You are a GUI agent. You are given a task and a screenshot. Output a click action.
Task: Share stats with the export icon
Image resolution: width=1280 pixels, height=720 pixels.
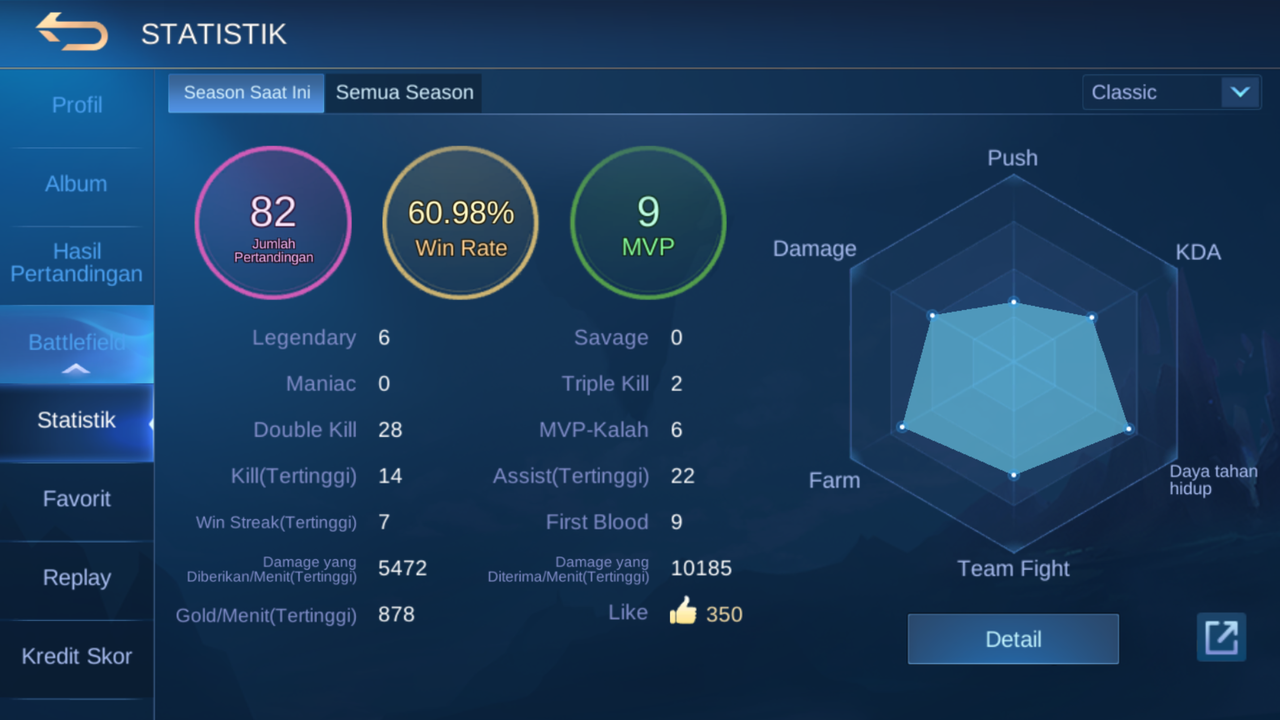click(1221, 637)
